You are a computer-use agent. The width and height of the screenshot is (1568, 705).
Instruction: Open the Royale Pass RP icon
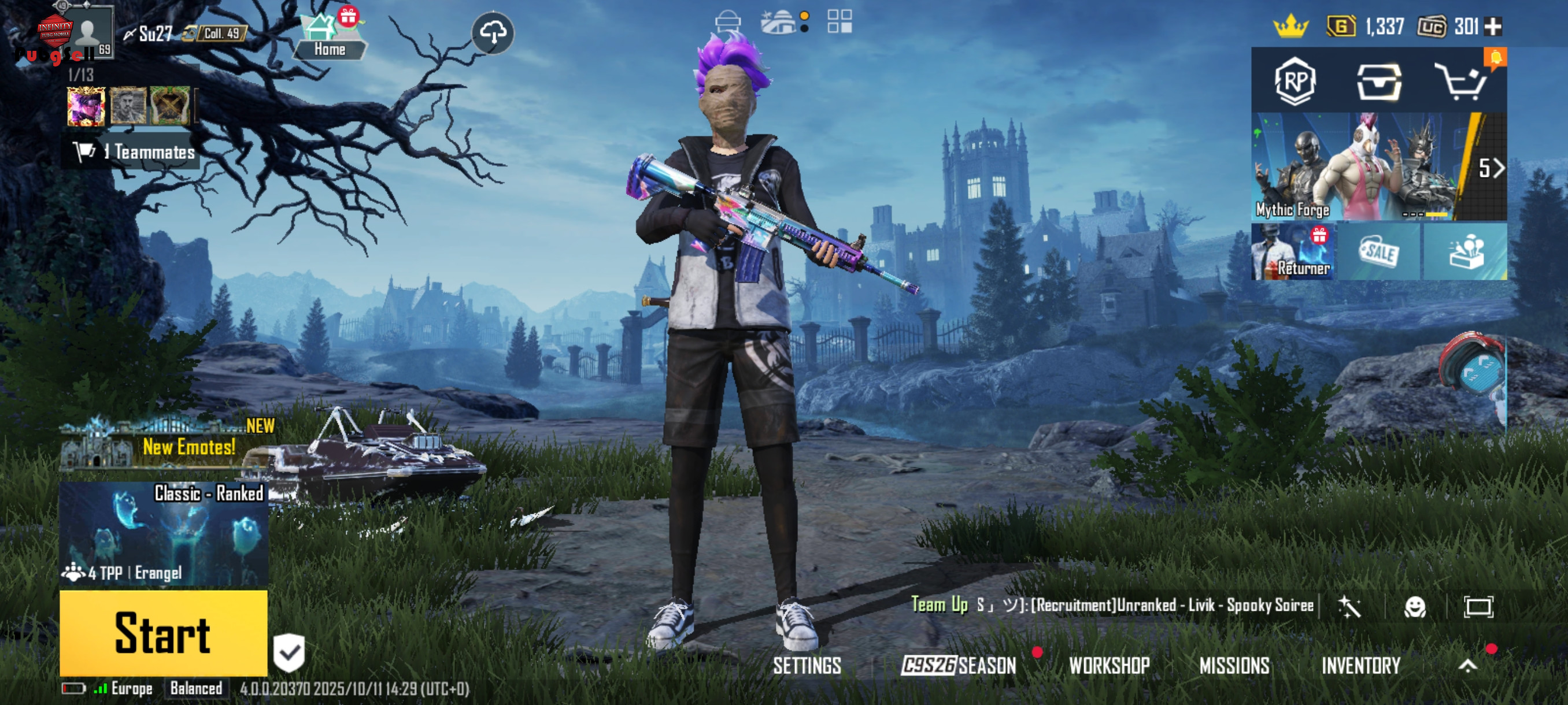1295,81
